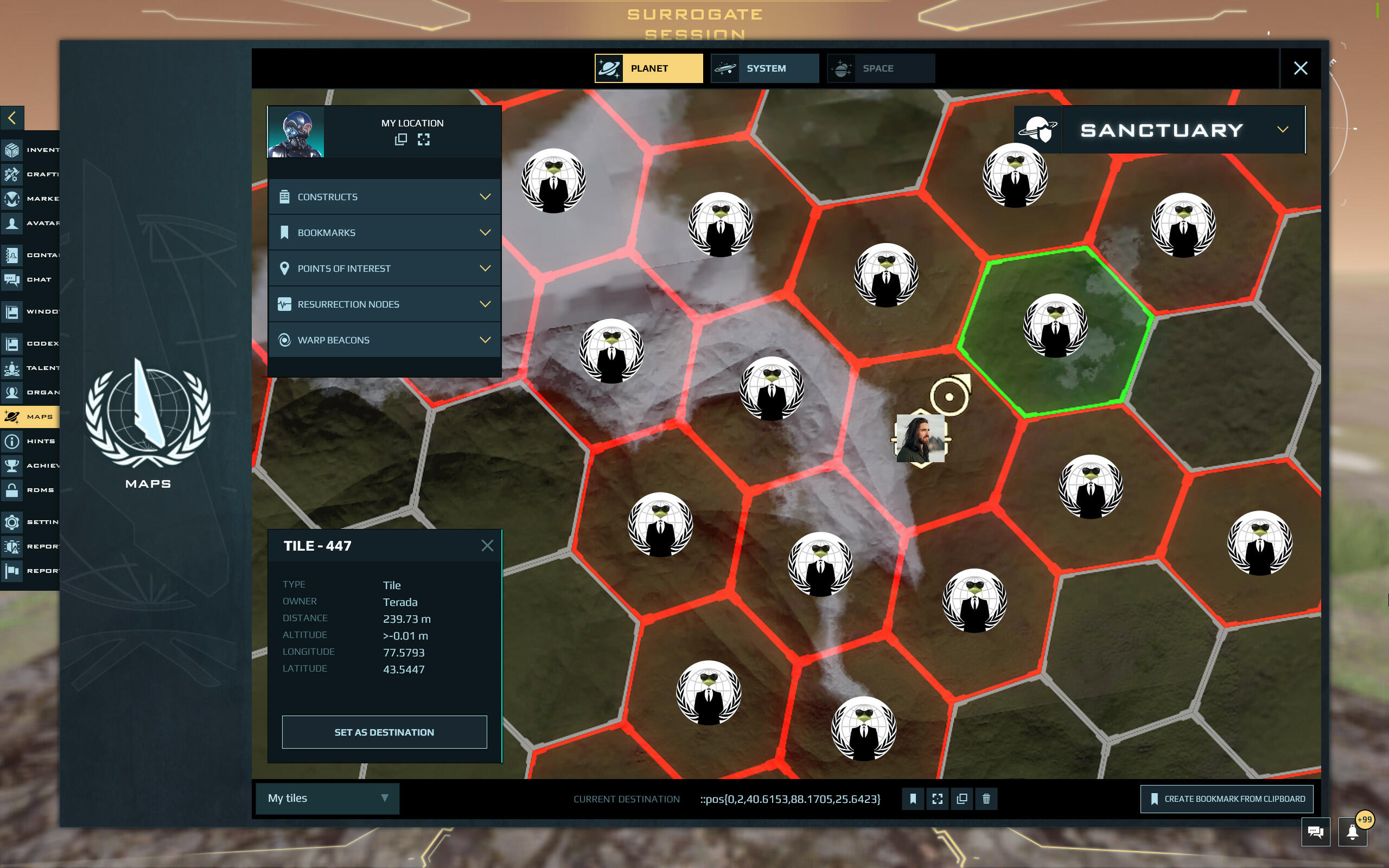This screenshot has height=868, width=1389.
Task: Delete the current destination with trash icon
Action: point(986,799)
